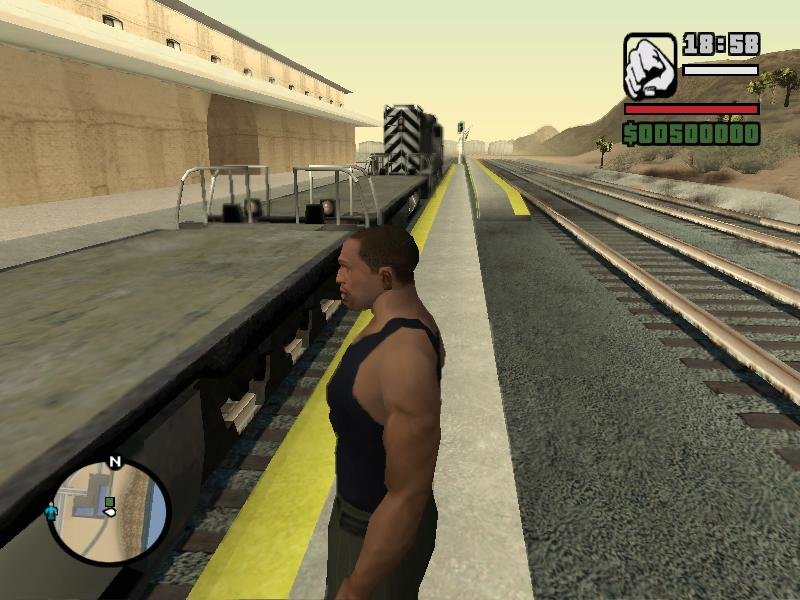
Task: Select the fist weapon icon
Action: click(650, 65)
